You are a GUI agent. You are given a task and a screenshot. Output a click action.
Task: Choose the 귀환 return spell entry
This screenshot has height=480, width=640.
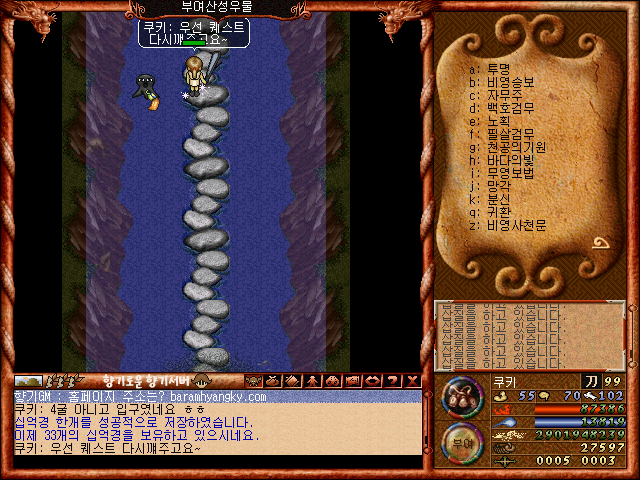[x=498, y=212]
